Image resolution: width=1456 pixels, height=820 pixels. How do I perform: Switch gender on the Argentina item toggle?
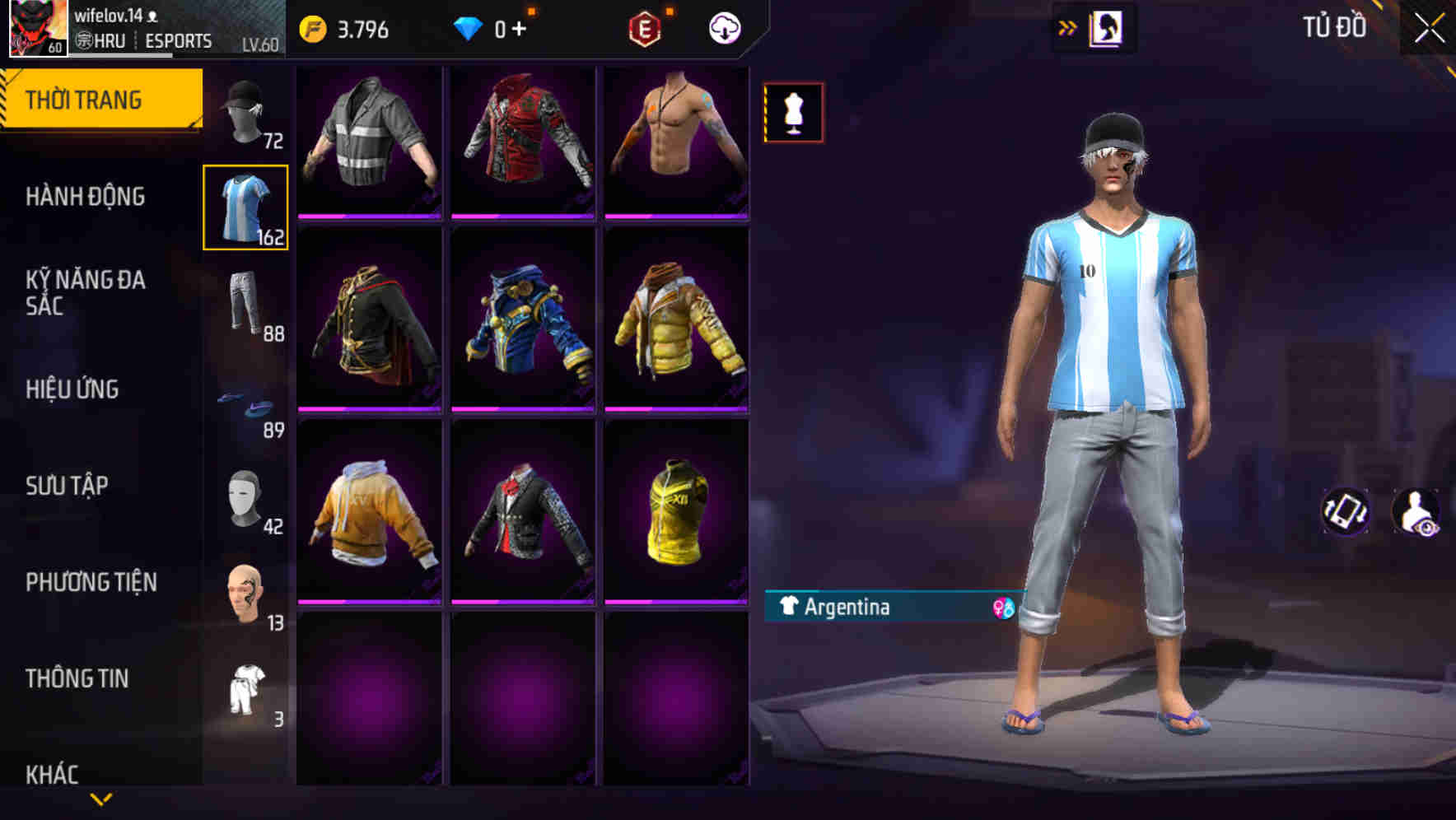[1001, 608]
